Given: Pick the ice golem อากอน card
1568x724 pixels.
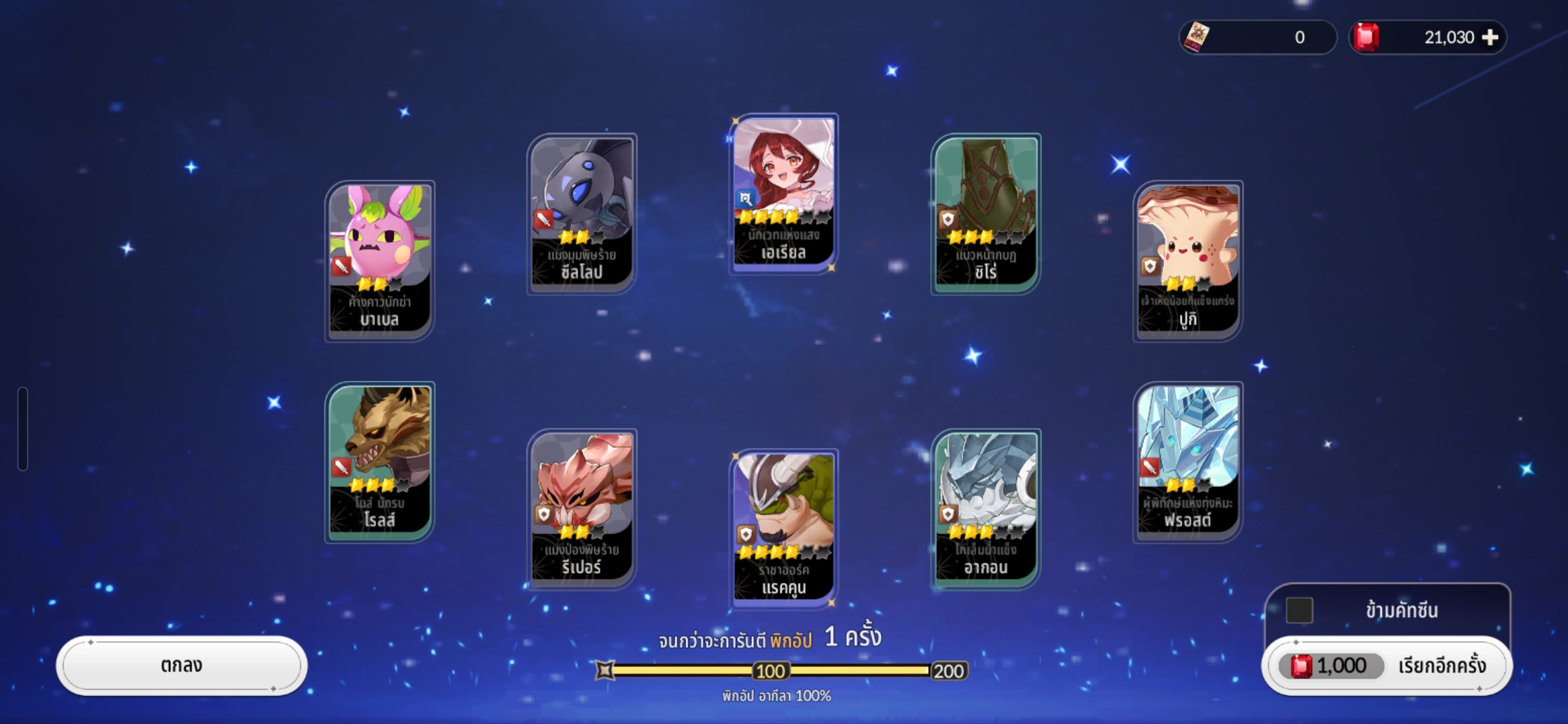Looking at the screenshot, I should (986, 508).
